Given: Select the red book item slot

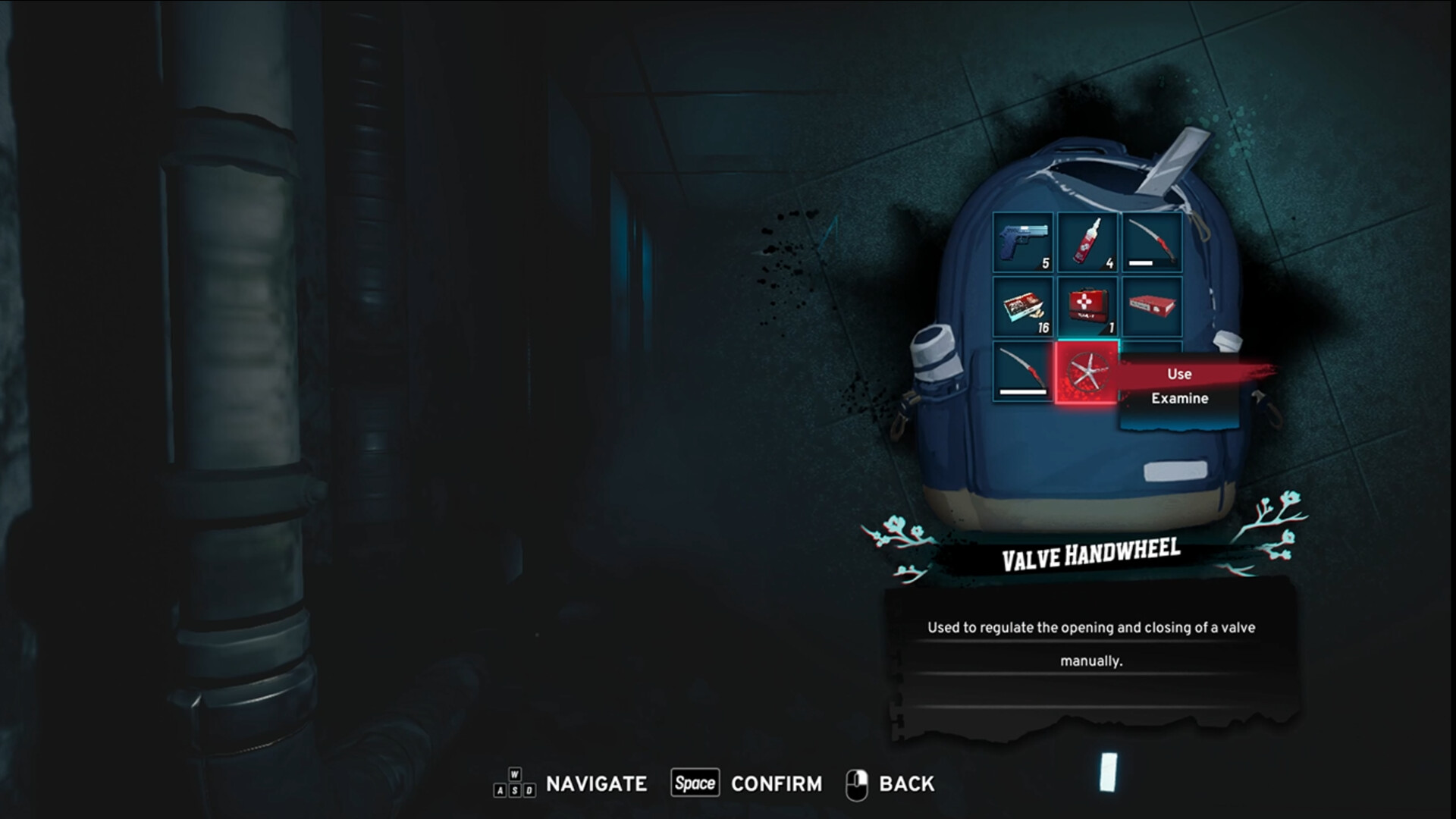Looking at the screenshot, I should pyautogui.click(x=1151, y=306).
